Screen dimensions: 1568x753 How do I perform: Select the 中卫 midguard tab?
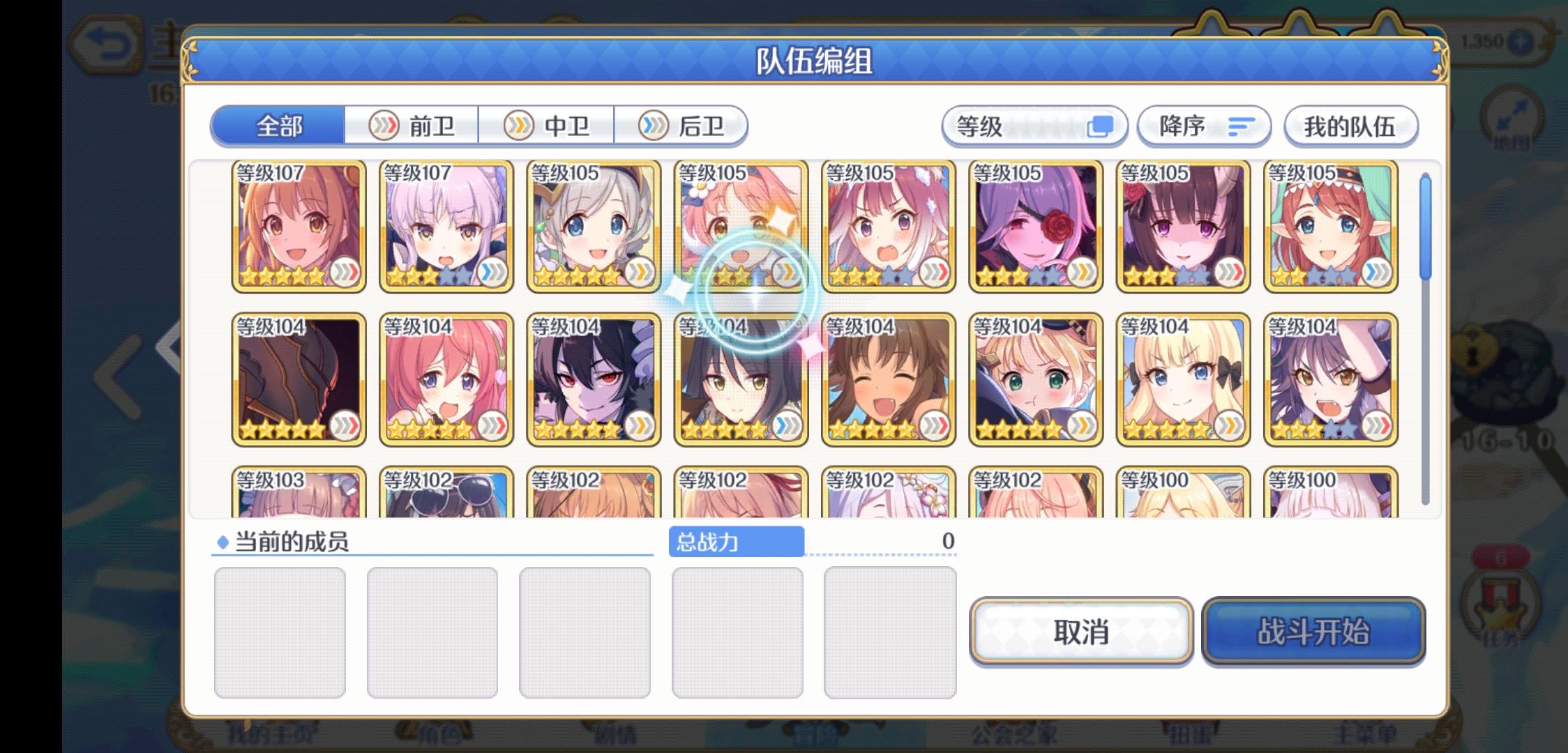click(x=549, y=125)
